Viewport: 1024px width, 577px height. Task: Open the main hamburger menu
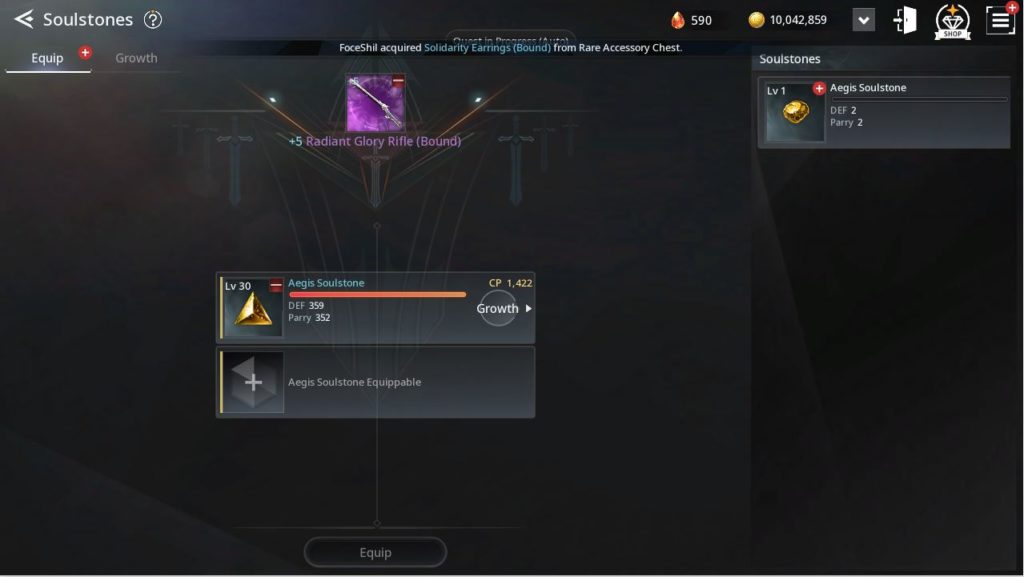pos(1000,20)
